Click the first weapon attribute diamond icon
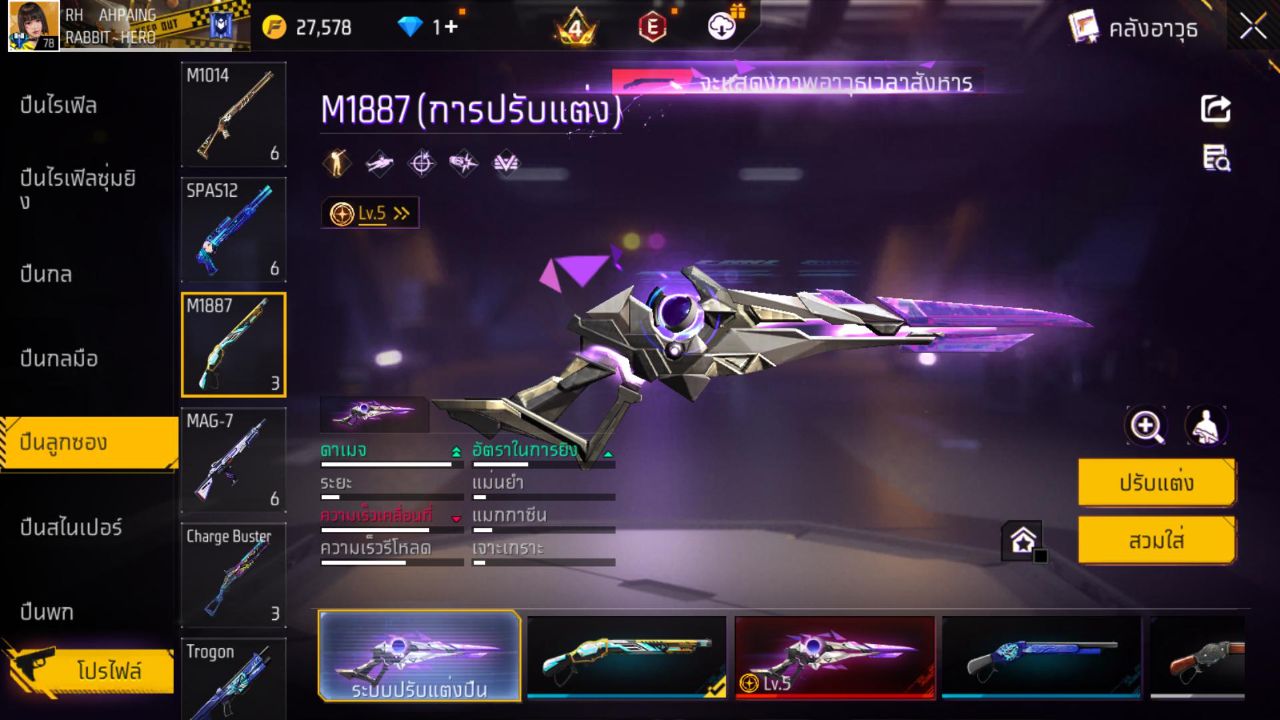Screen dimensions: 1280x720 point(335,162)
